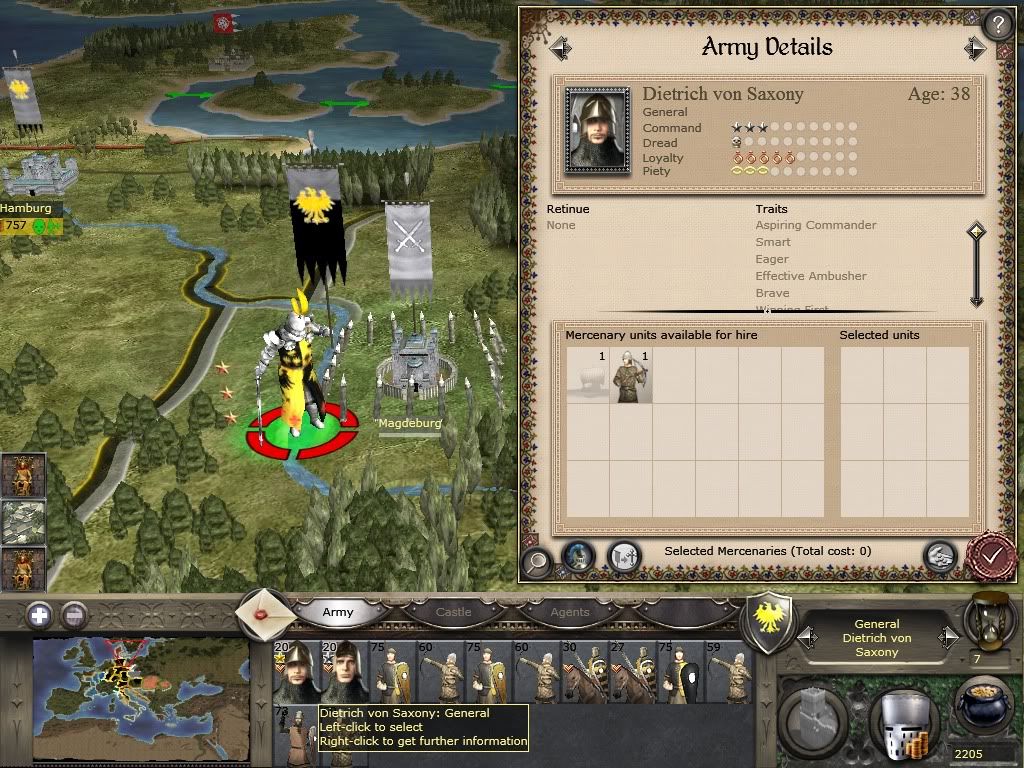Click the Europe minimap
Image resolution: width=1024 pixels, height=768 pixels.
click(140, 687)
